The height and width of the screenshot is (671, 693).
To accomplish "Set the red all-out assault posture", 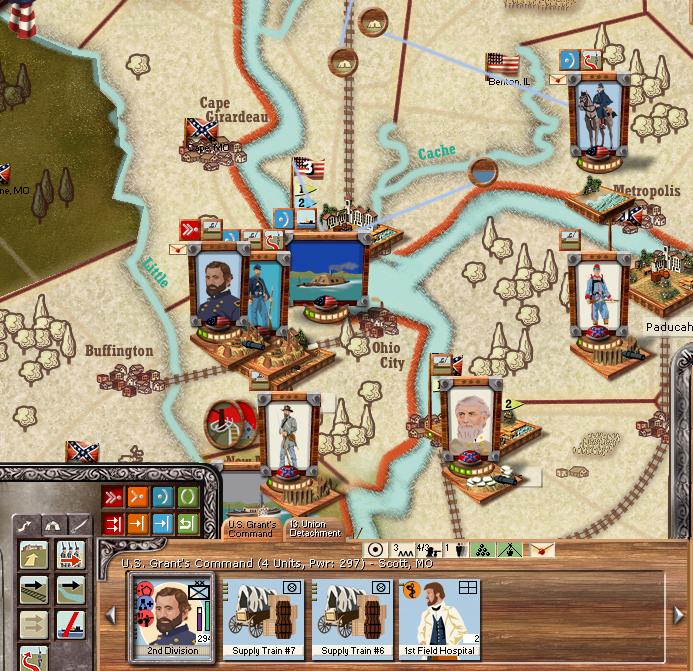I will (x=112, y=497).
